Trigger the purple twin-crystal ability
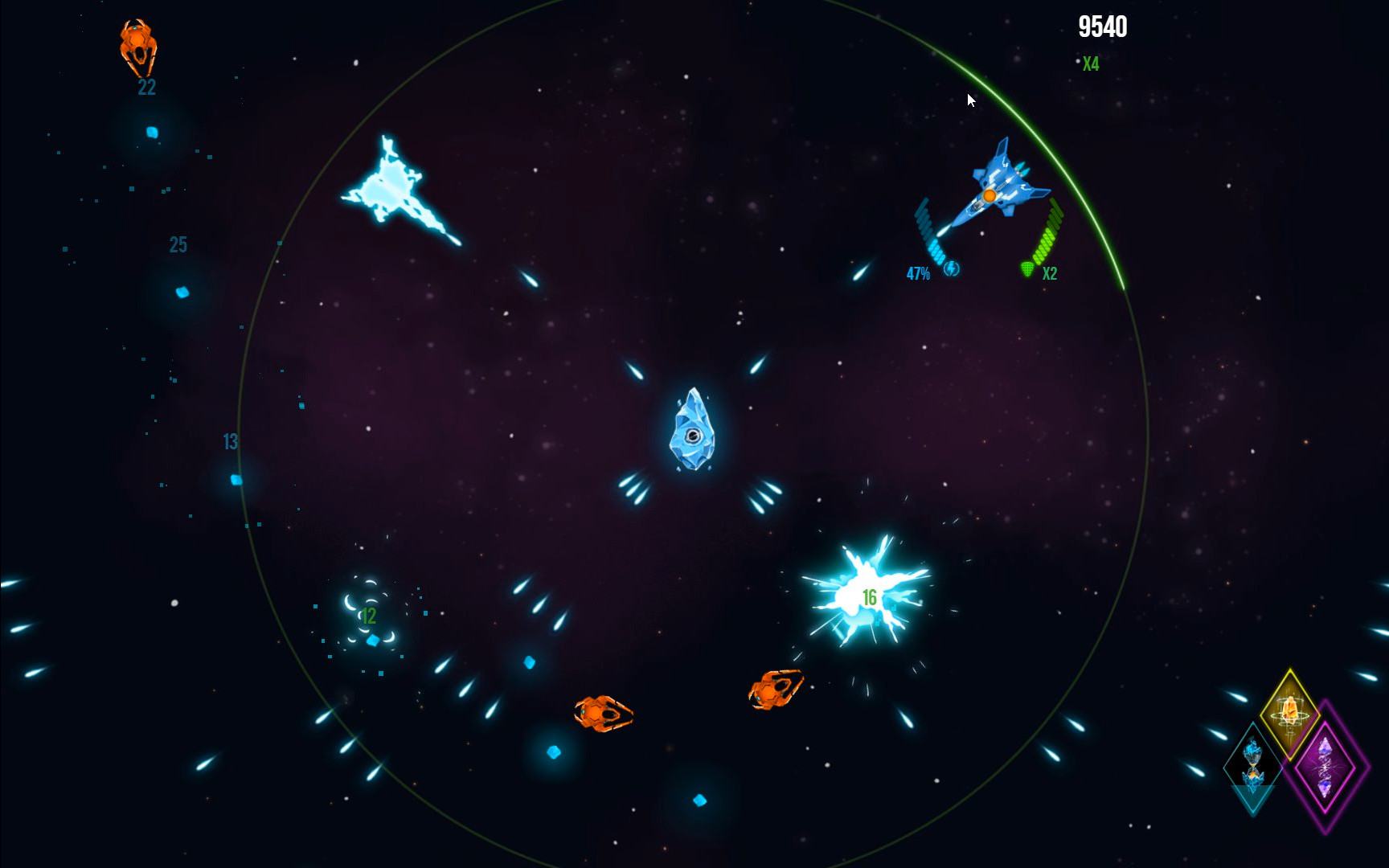 point(1325,766)
